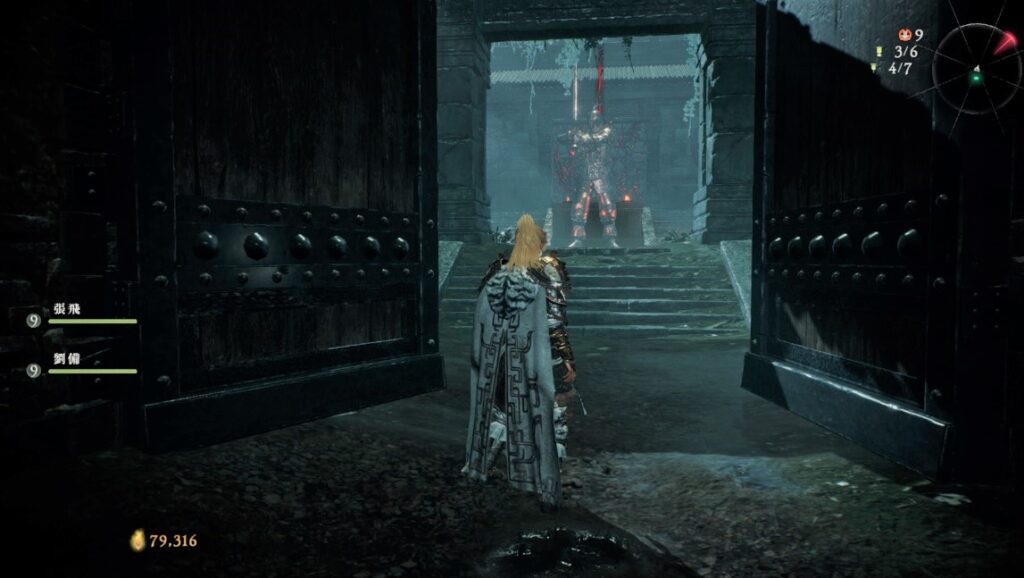
Task: Select ally 張飛 in the party list
Action: tap(68, 310)
